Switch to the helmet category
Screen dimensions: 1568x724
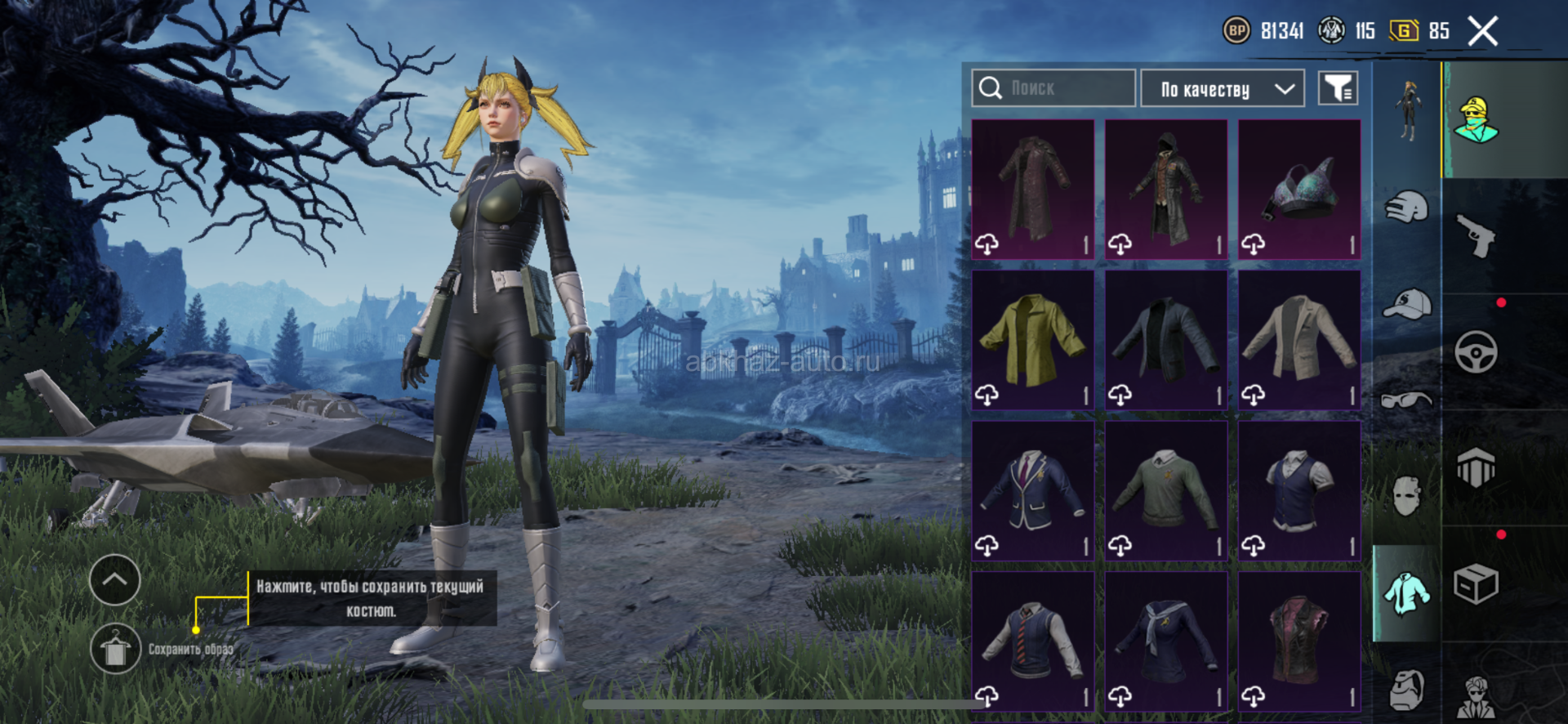(1406, 207)
